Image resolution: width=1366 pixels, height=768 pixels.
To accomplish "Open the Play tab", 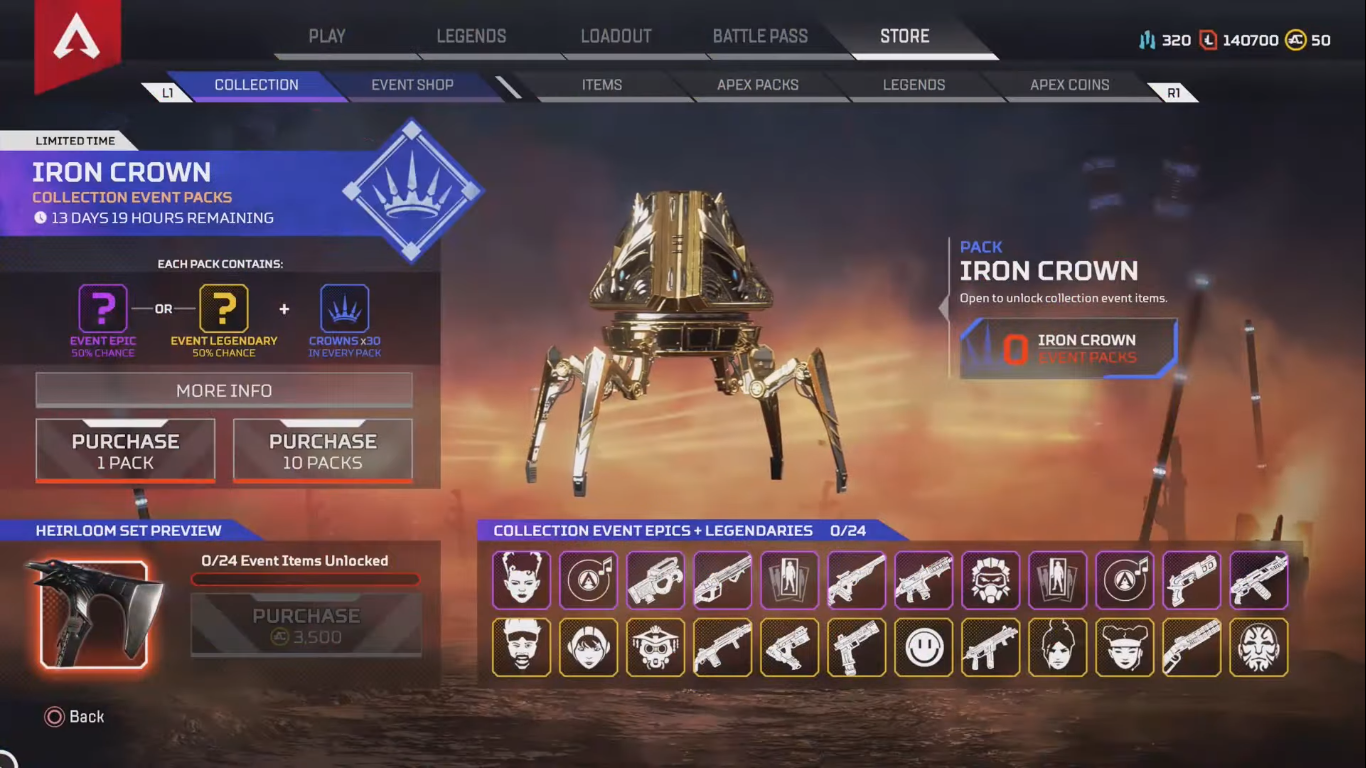I will (327, 37).
